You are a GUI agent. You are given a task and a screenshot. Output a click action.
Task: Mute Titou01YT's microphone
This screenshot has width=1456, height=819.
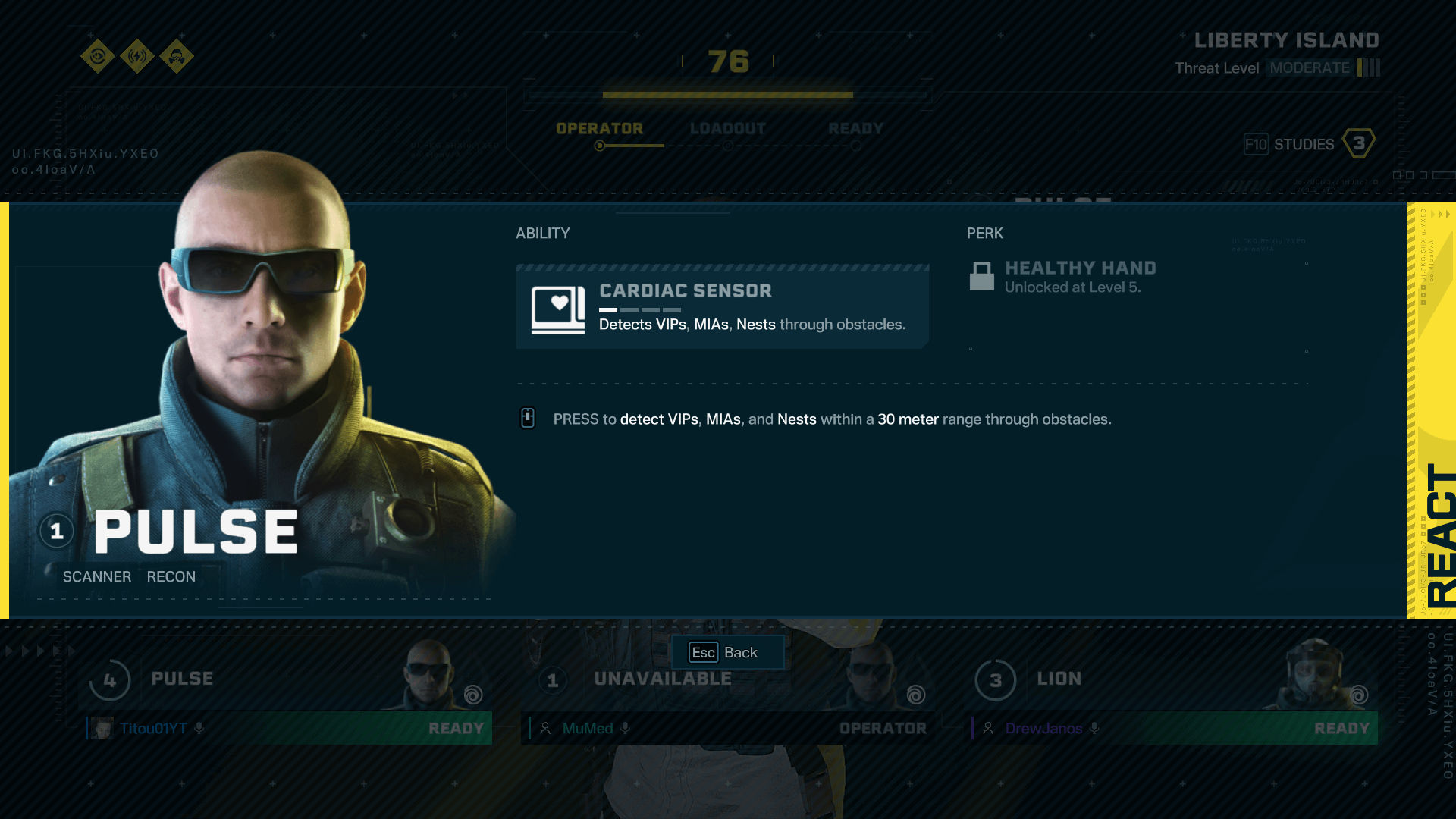199,728
